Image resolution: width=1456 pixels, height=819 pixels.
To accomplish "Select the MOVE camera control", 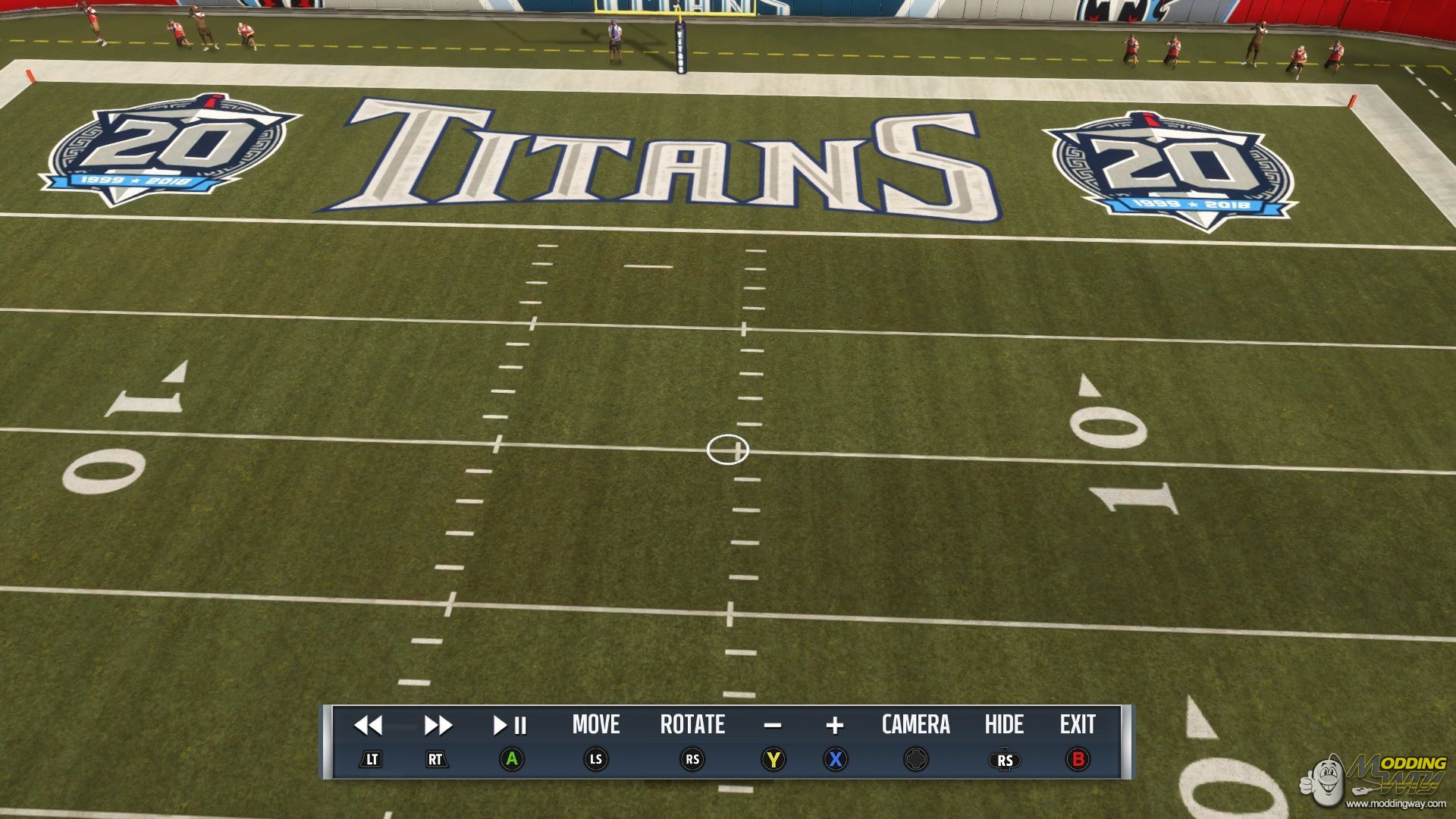I will point(596,725).
